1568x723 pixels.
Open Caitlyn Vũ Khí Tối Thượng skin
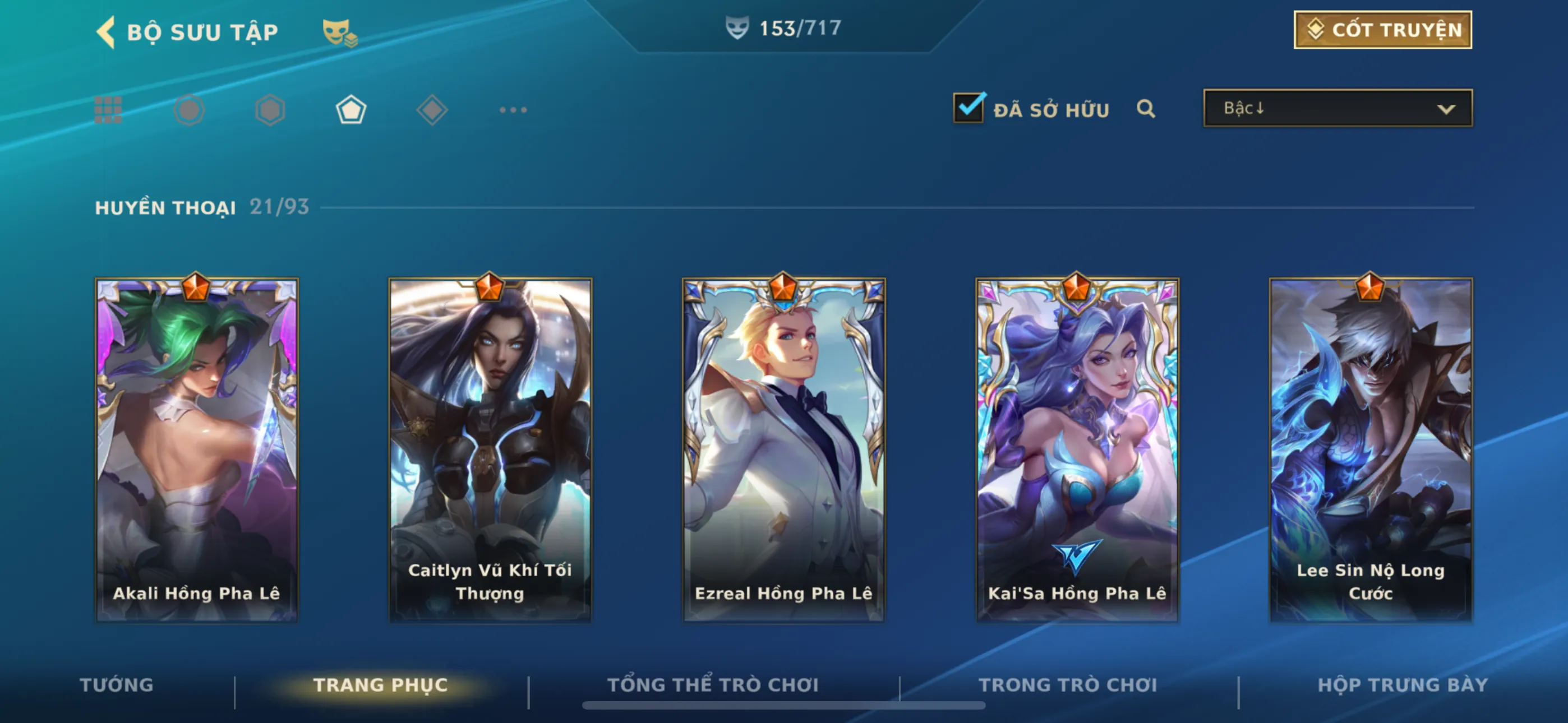[490, 449]
